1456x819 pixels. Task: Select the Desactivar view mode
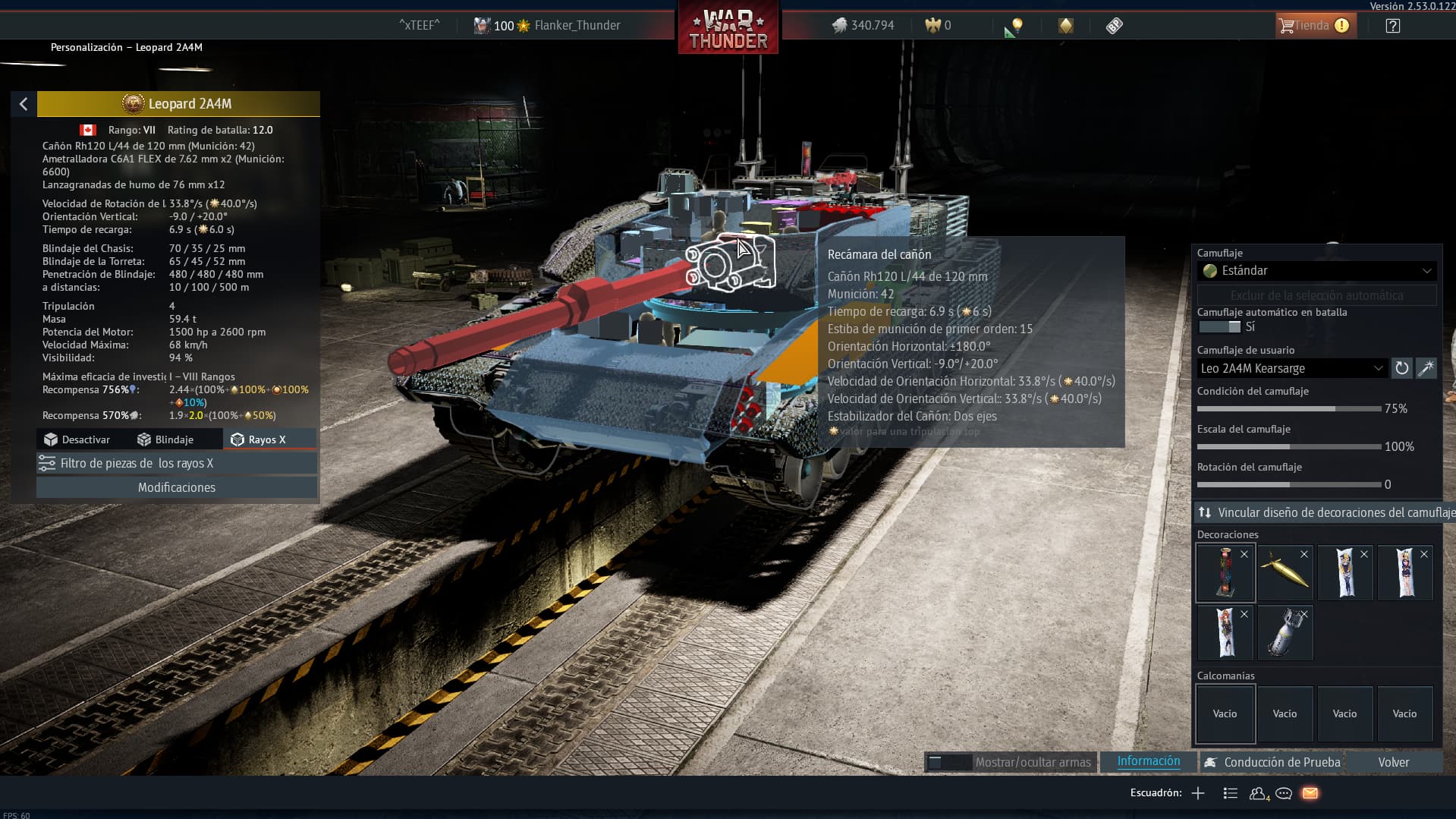(x=77, y=439)
